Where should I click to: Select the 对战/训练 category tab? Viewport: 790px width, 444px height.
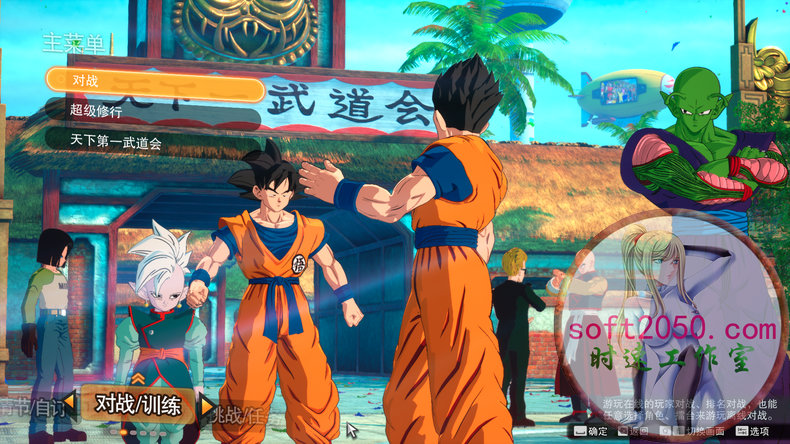(138, 405)
